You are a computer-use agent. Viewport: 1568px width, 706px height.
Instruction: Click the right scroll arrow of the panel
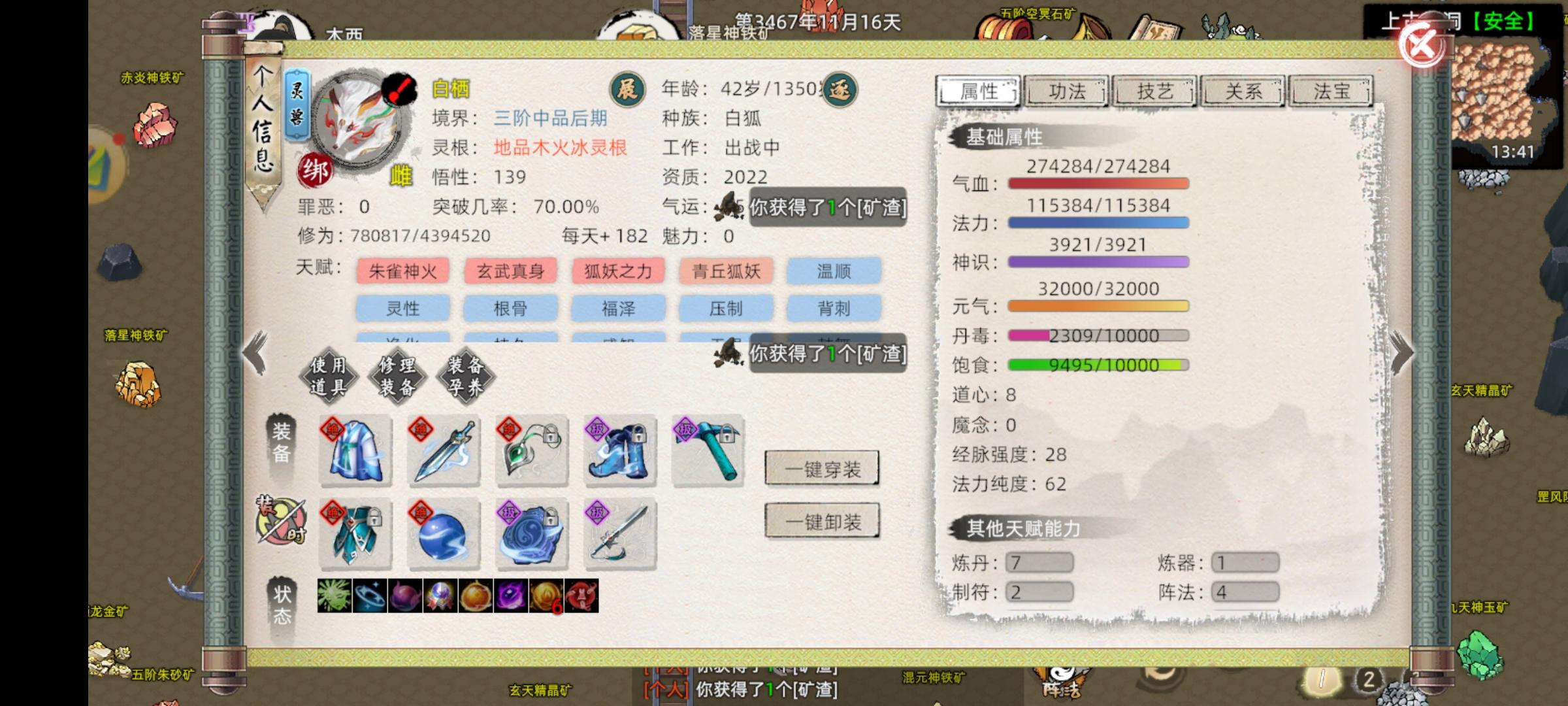click(x=1400, y=353)
